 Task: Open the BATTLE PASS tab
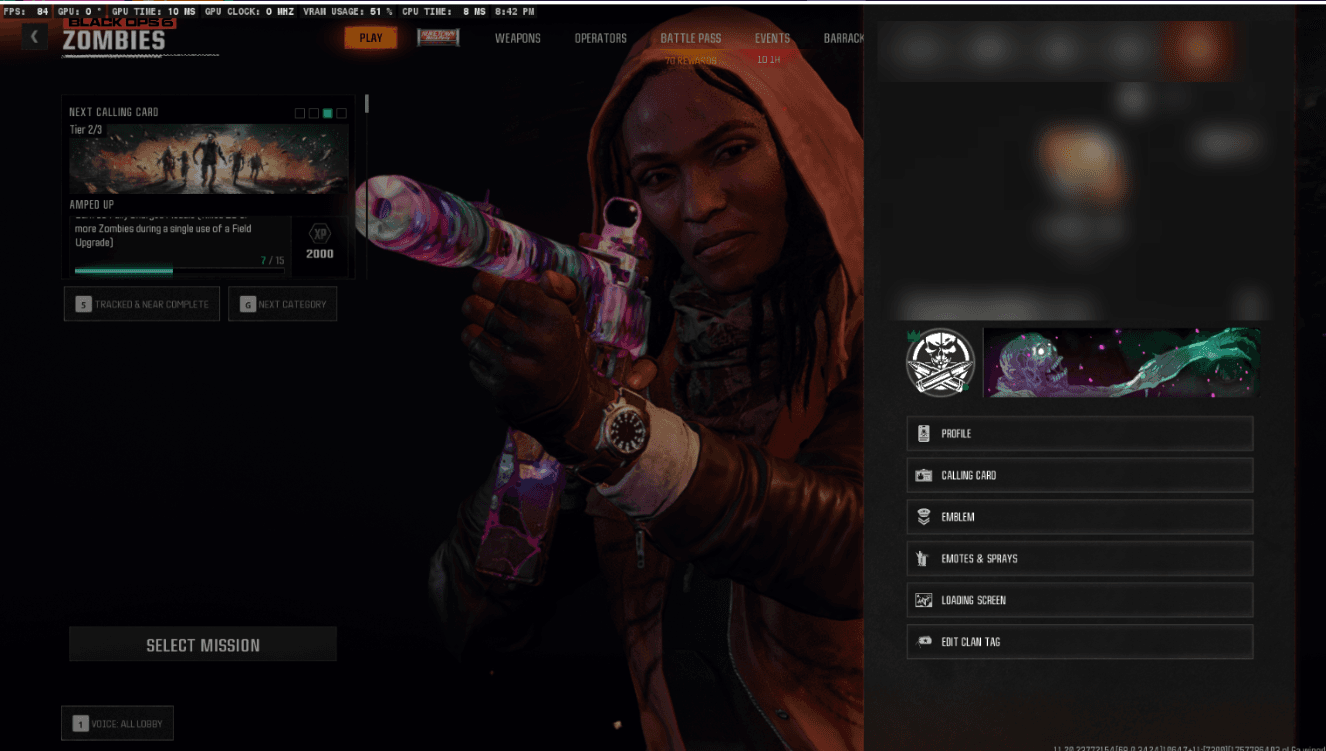pyautogui.click(x=690, y=38)
